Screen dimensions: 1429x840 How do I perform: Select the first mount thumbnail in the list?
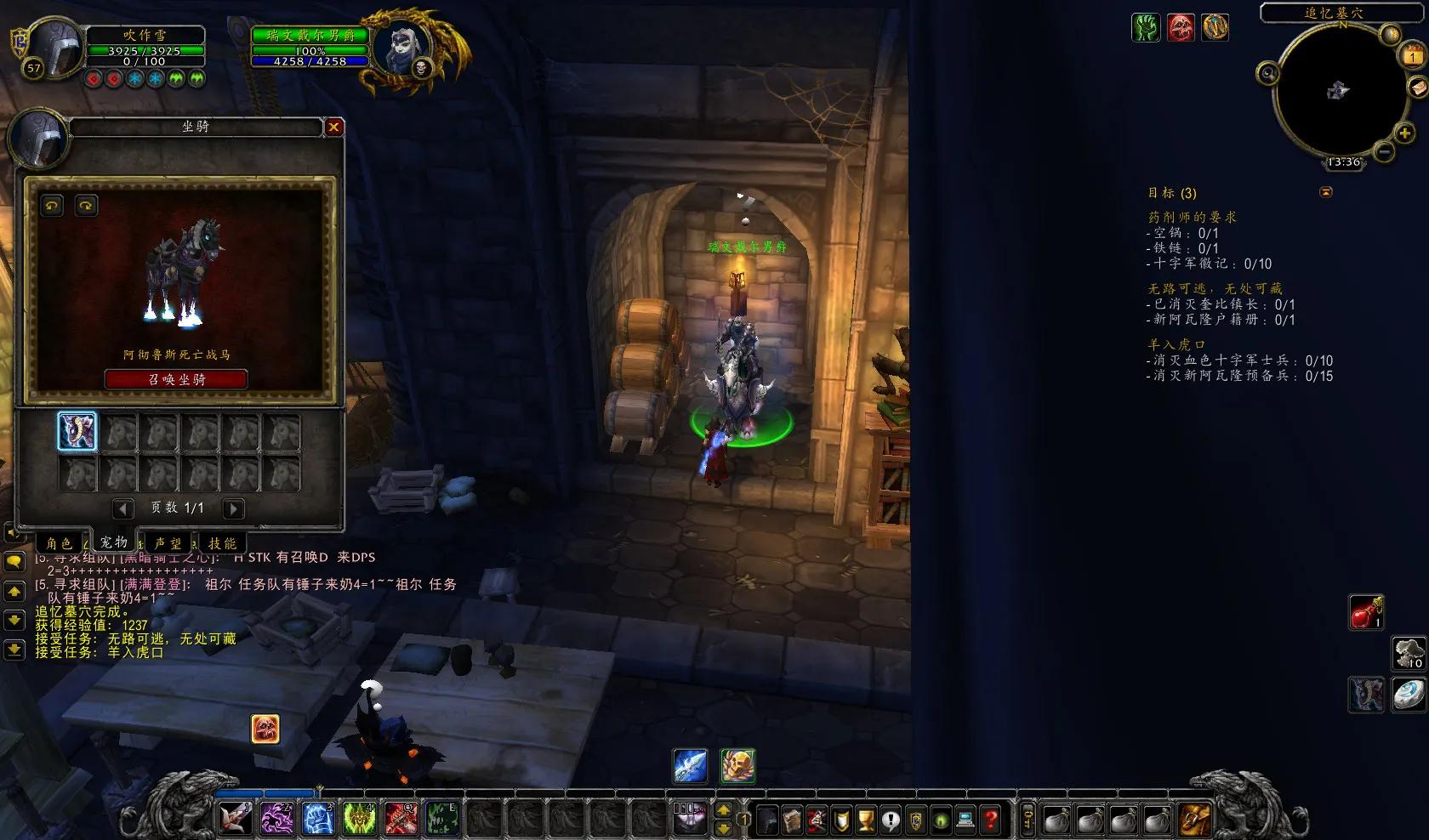coord(77,433)
